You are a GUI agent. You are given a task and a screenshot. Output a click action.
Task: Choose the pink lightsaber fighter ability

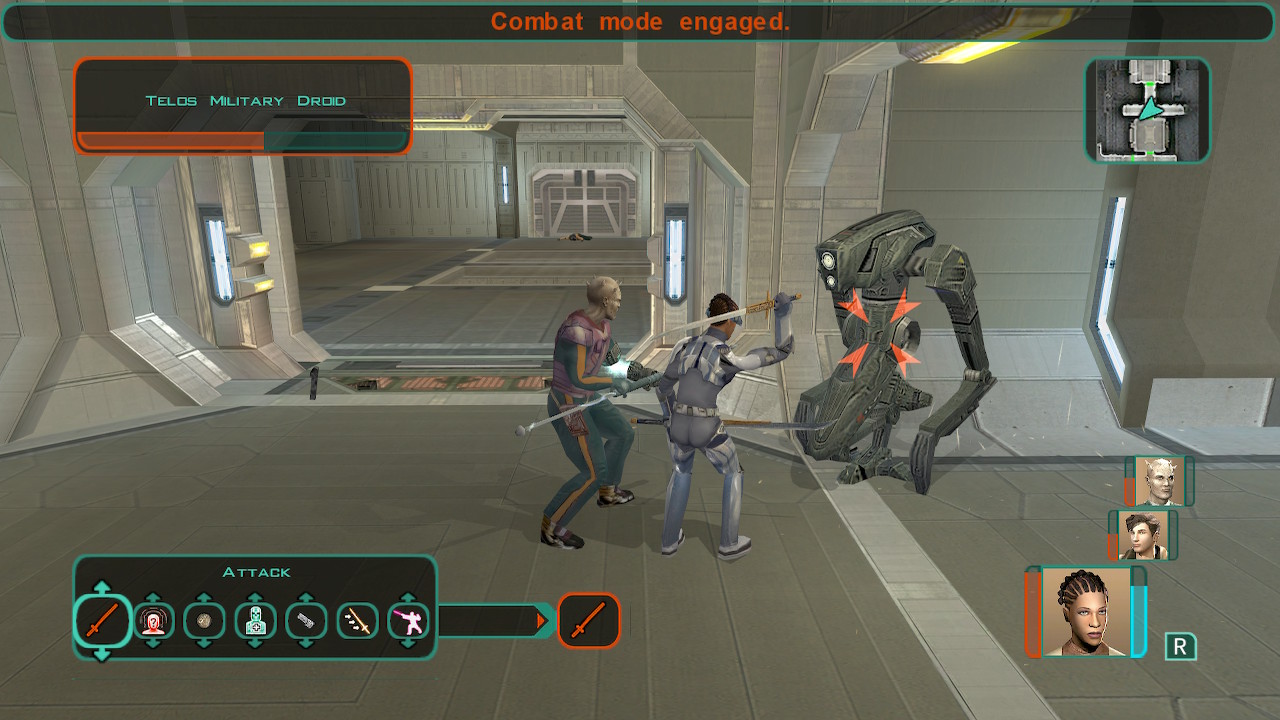408,621
